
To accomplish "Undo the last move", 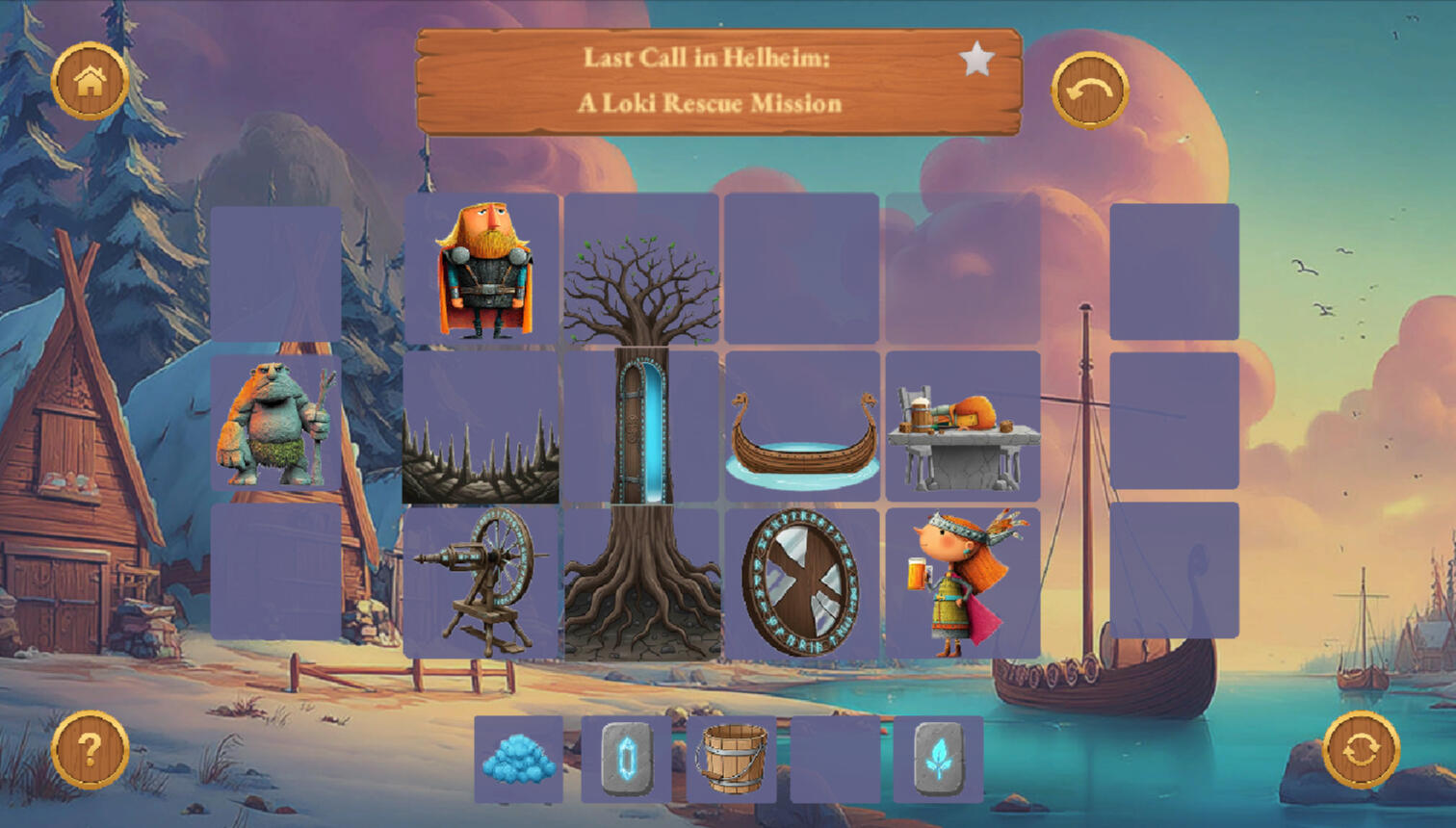I will pos(1089,91).
